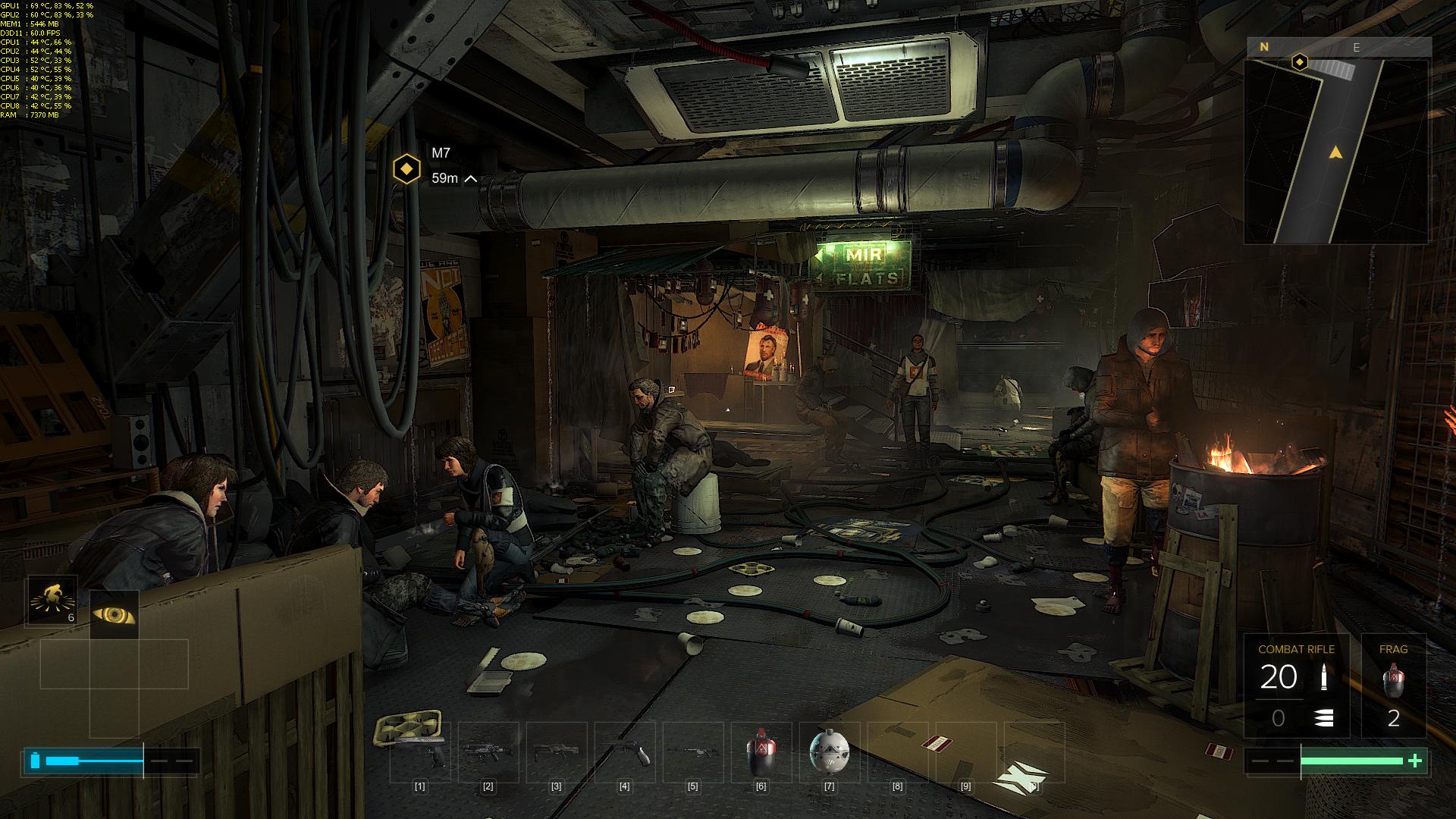Click the crouching figure augmentation icon

tap(51, 601)
